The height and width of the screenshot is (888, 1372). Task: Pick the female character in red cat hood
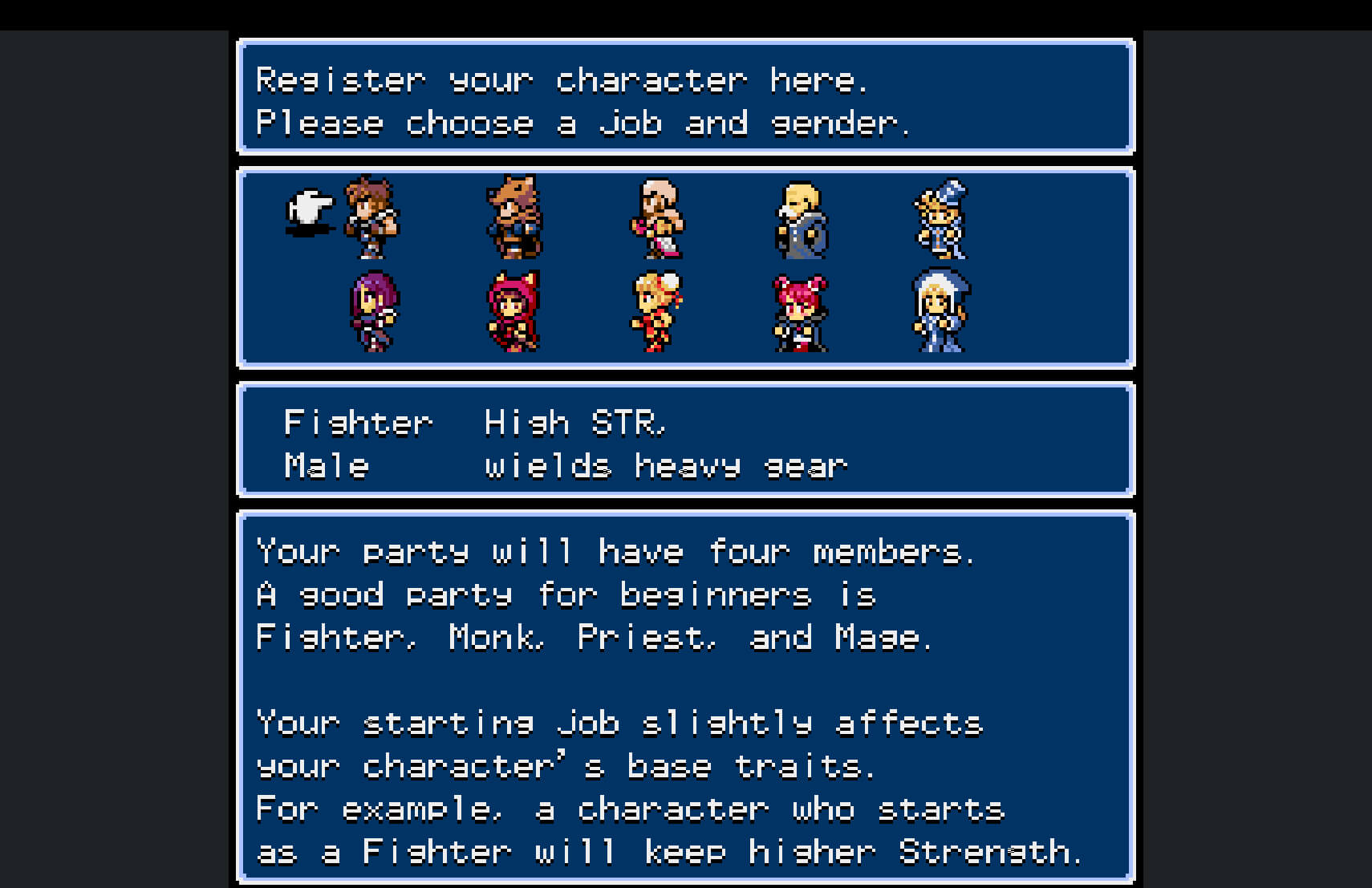(x=514, y=312)
